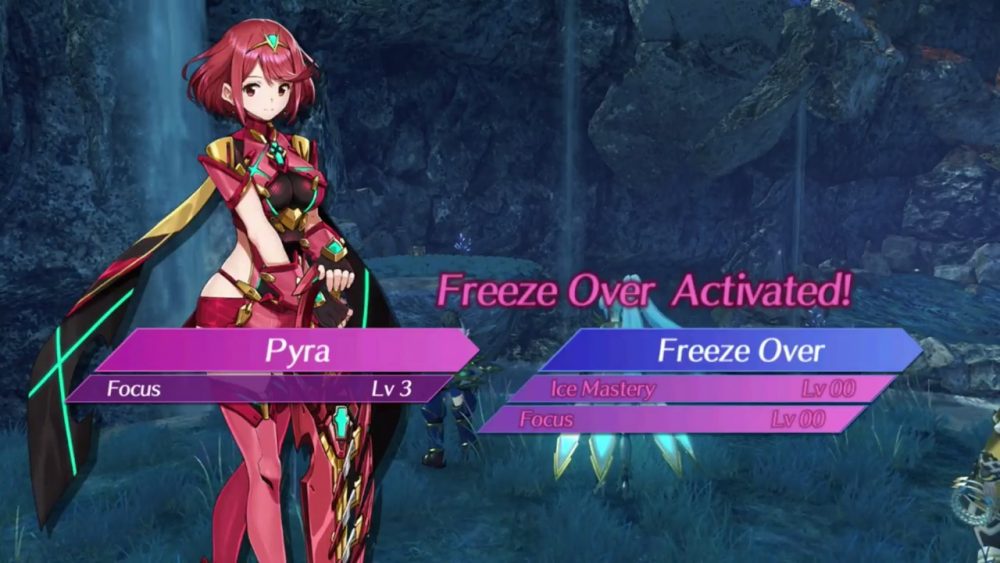Select the Freeze Over skill banner

[729, 351]
